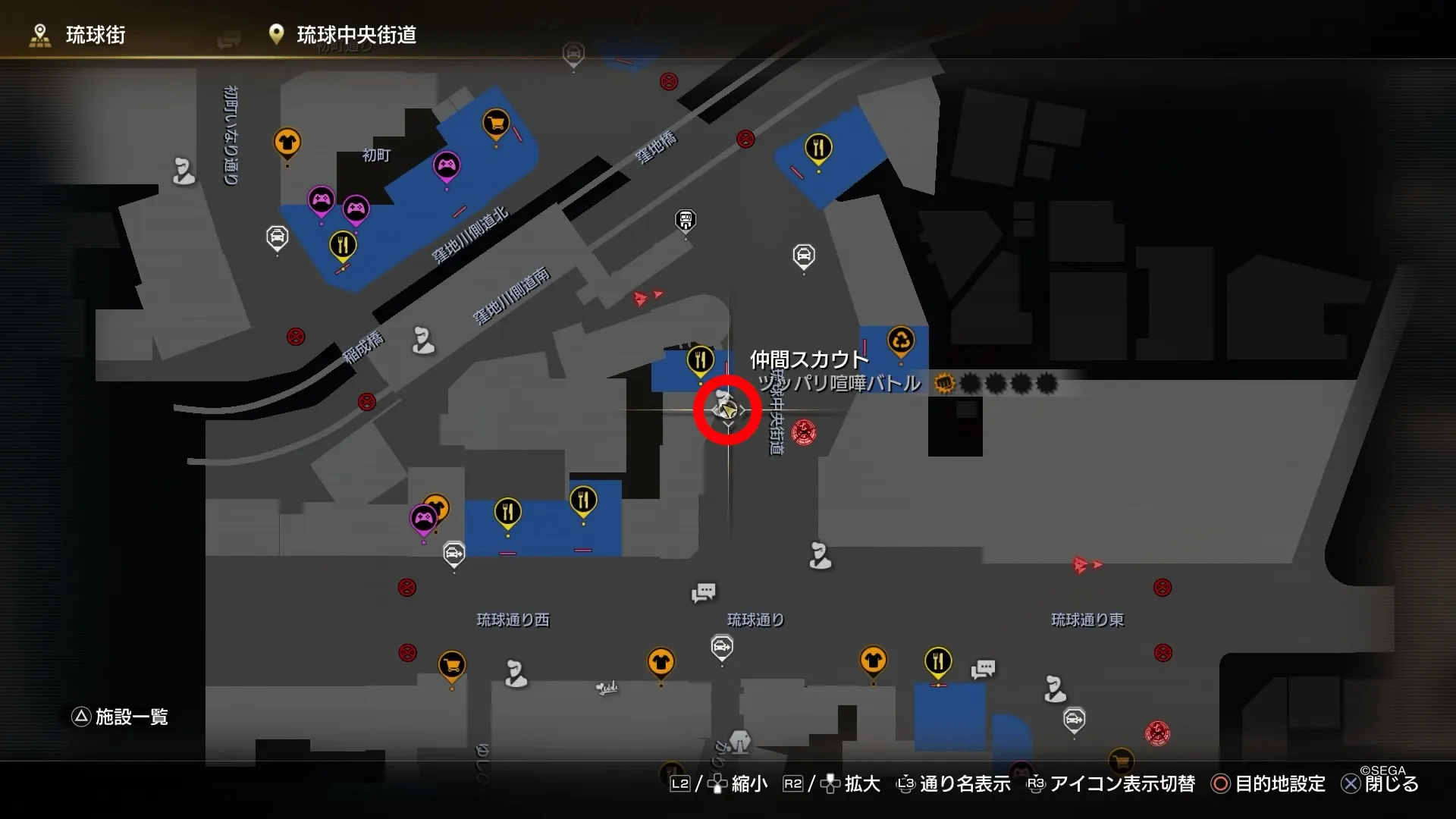Open the phone booth icon near the map center
Viewport: 1456px width, 819px height.
pos(685,220)
